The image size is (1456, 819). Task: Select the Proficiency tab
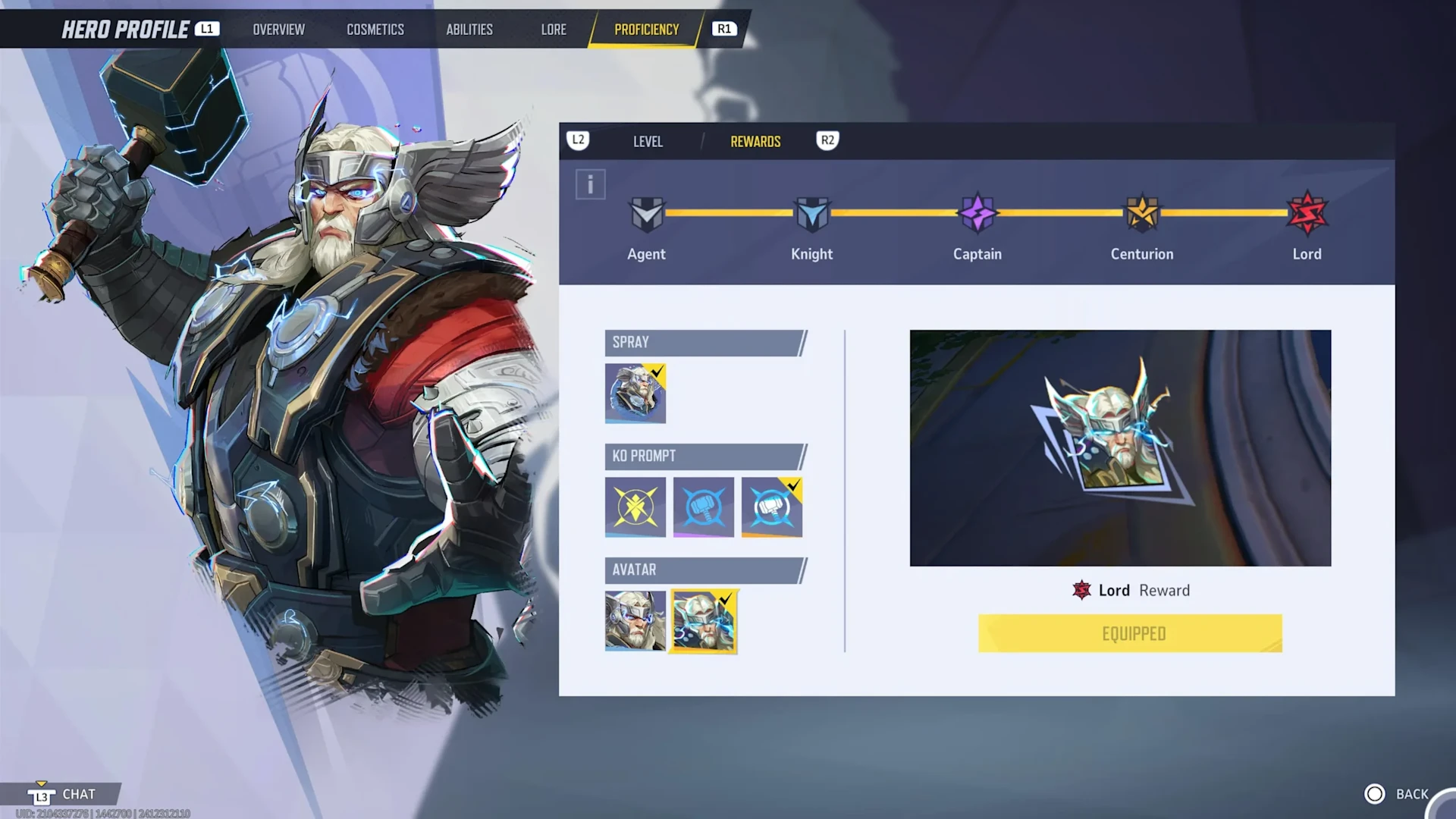(646, 30)
